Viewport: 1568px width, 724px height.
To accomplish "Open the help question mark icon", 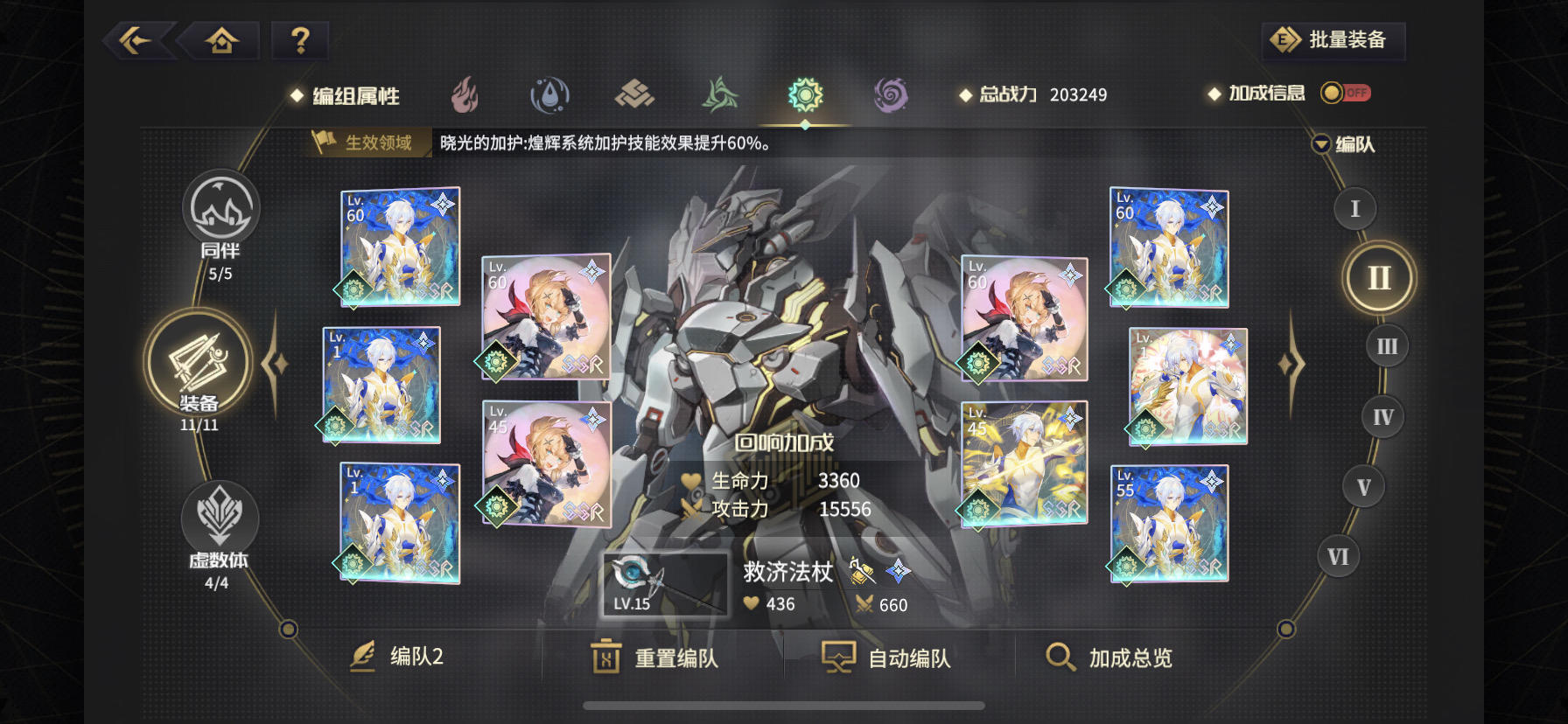I will coord(301,38).
